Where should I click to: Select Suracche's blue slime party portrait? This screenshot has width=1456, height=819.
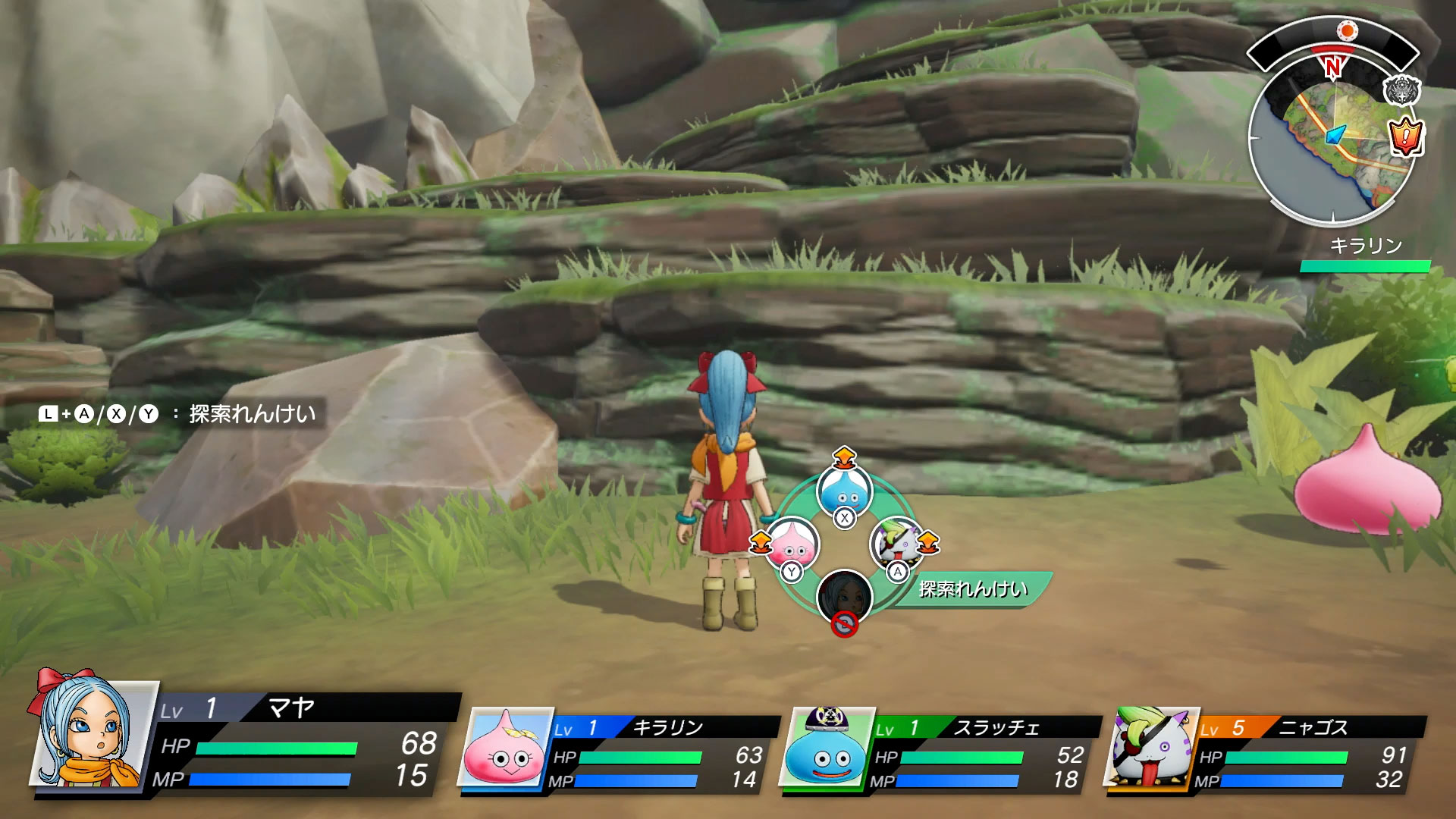coord(827,748)
